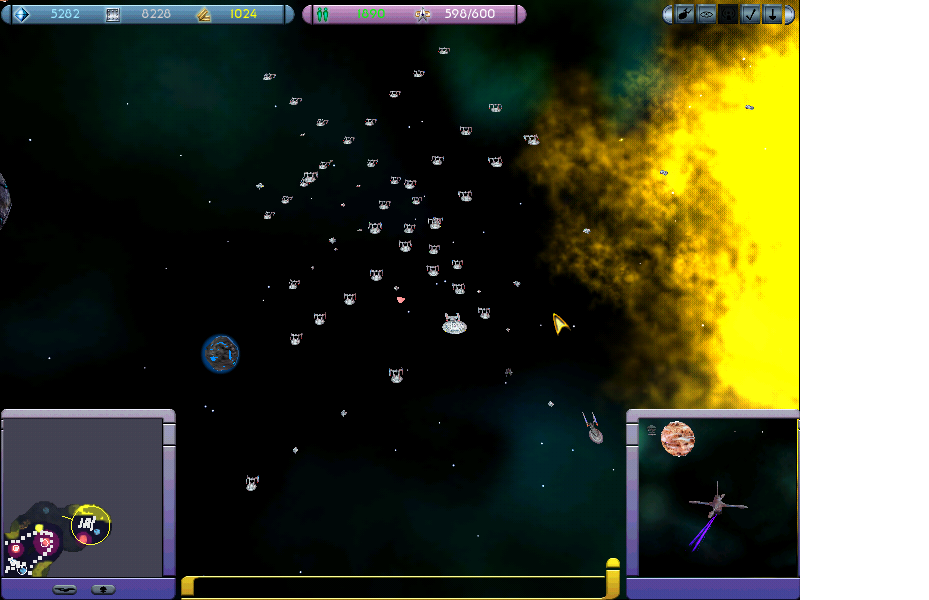Select the eye-shaped view button

707,14
